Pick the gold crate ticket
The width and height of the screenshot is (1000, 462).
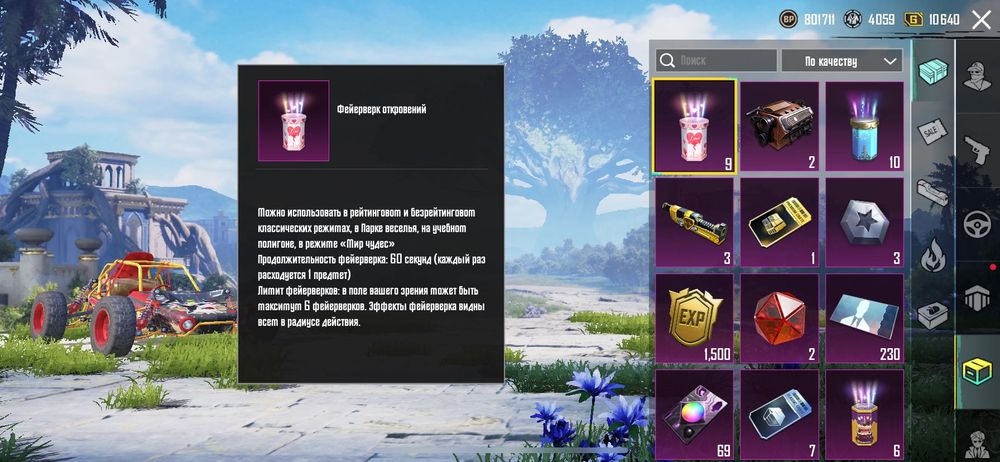point(779,223)
